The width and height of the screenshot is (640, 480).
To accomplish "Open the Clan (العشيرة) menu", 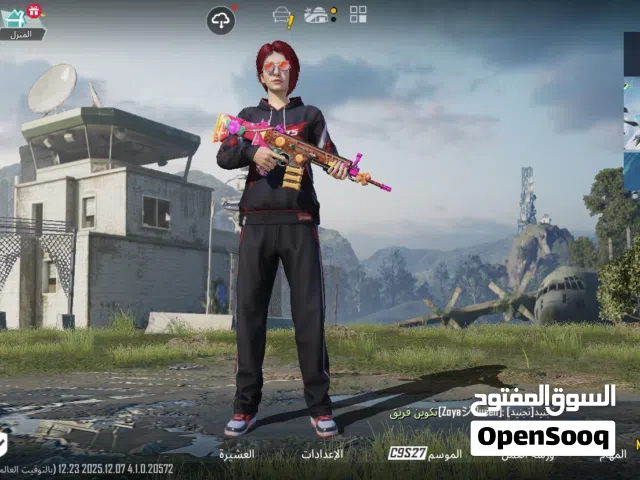I will pyautogui.click(x=237, y=453).
